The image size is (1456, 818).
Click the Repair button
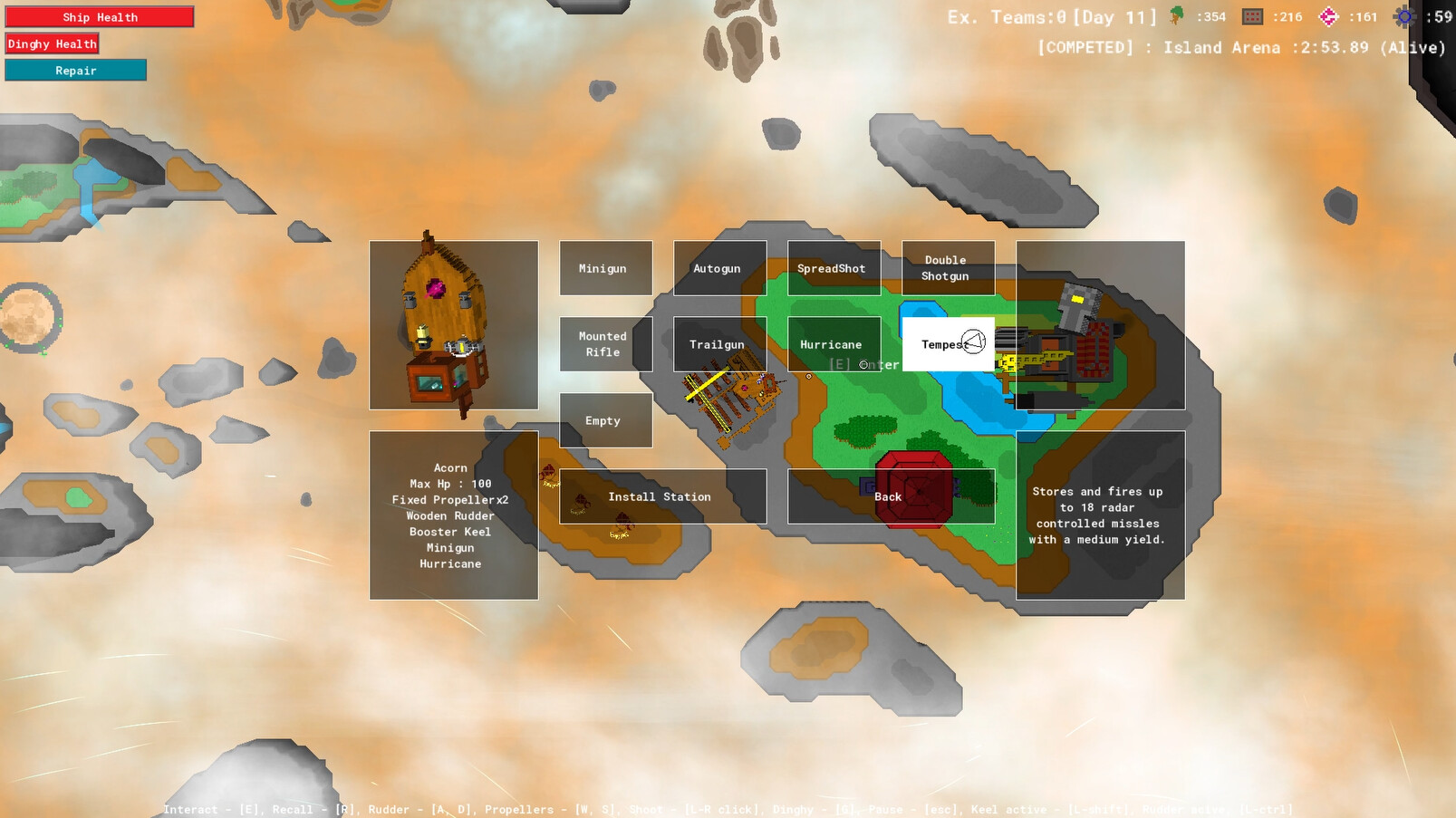75,70
